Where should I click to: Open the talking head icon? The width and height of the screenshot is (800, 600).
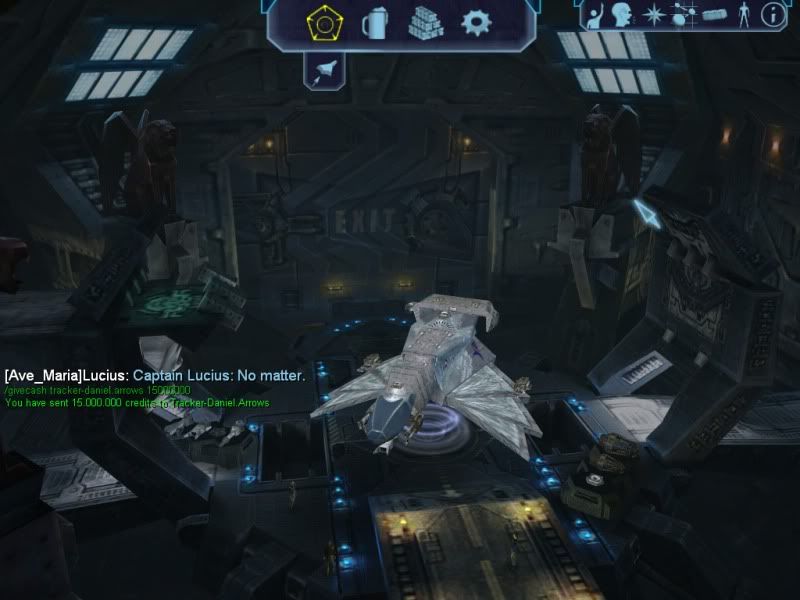coord(622,14)
